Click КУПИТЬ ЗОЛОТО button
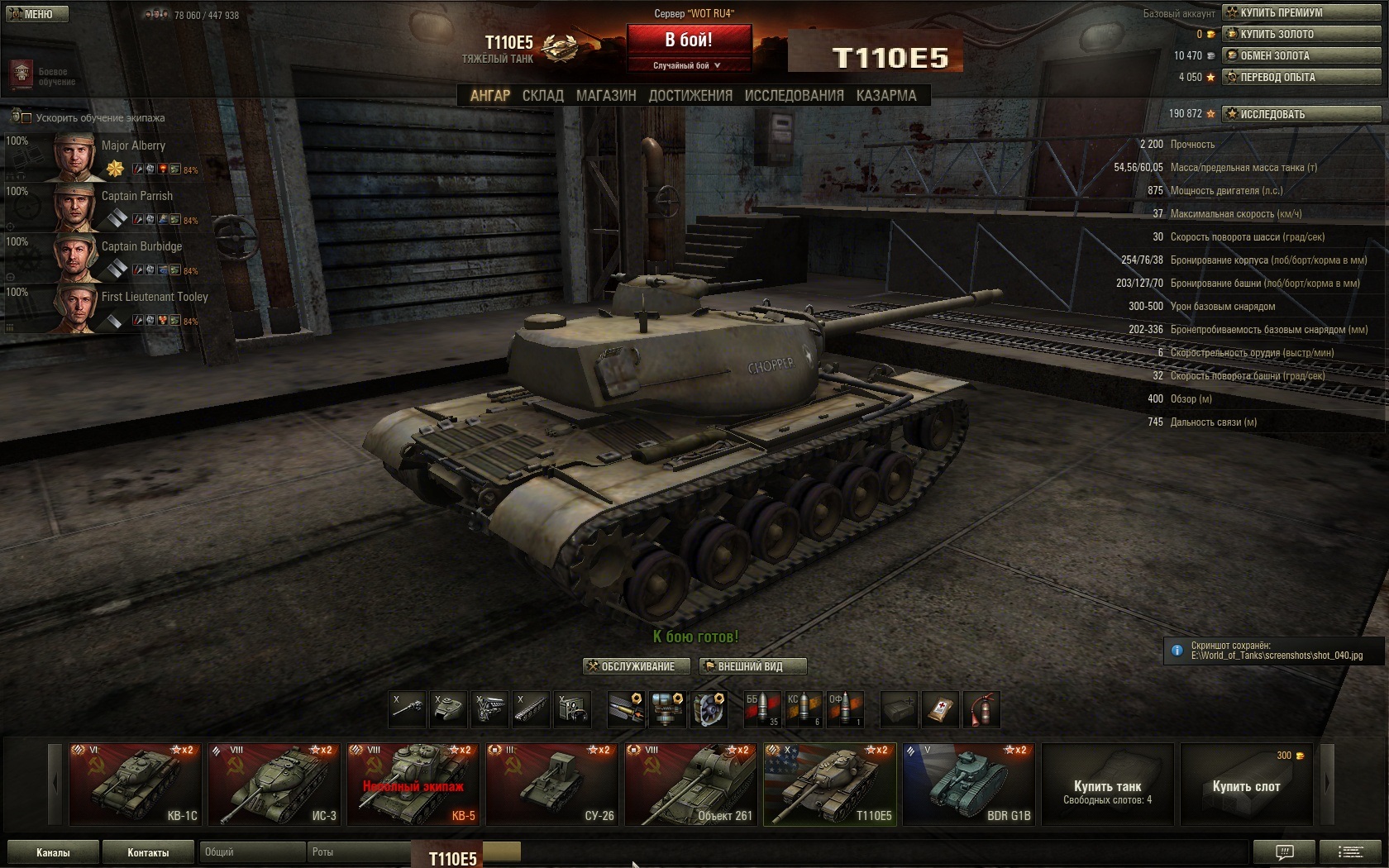 (1301, 34)
